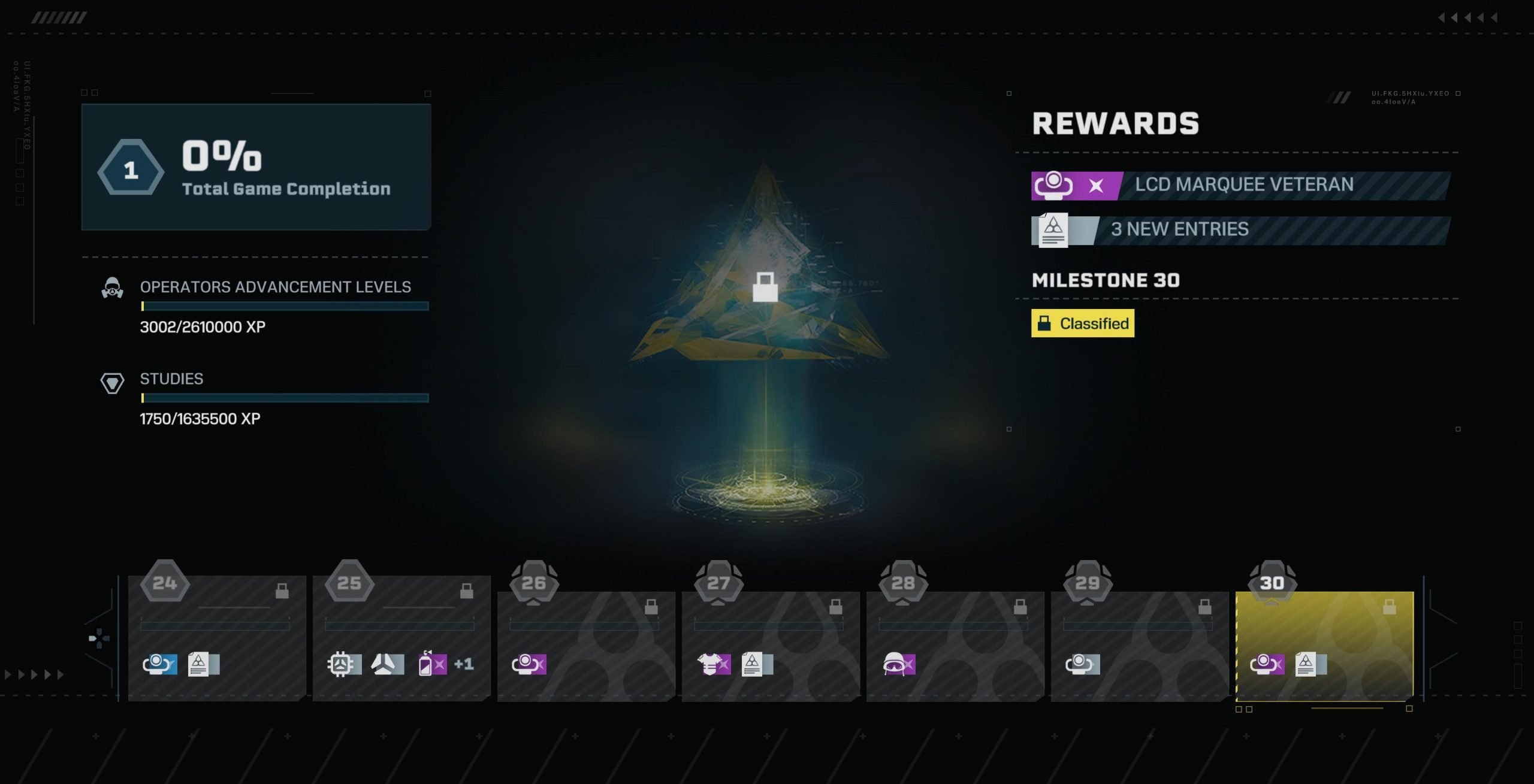The height and width of the screenshot is (784, 1534).
Task: Open the Total Game Completion panel
Action: [256, 167]
